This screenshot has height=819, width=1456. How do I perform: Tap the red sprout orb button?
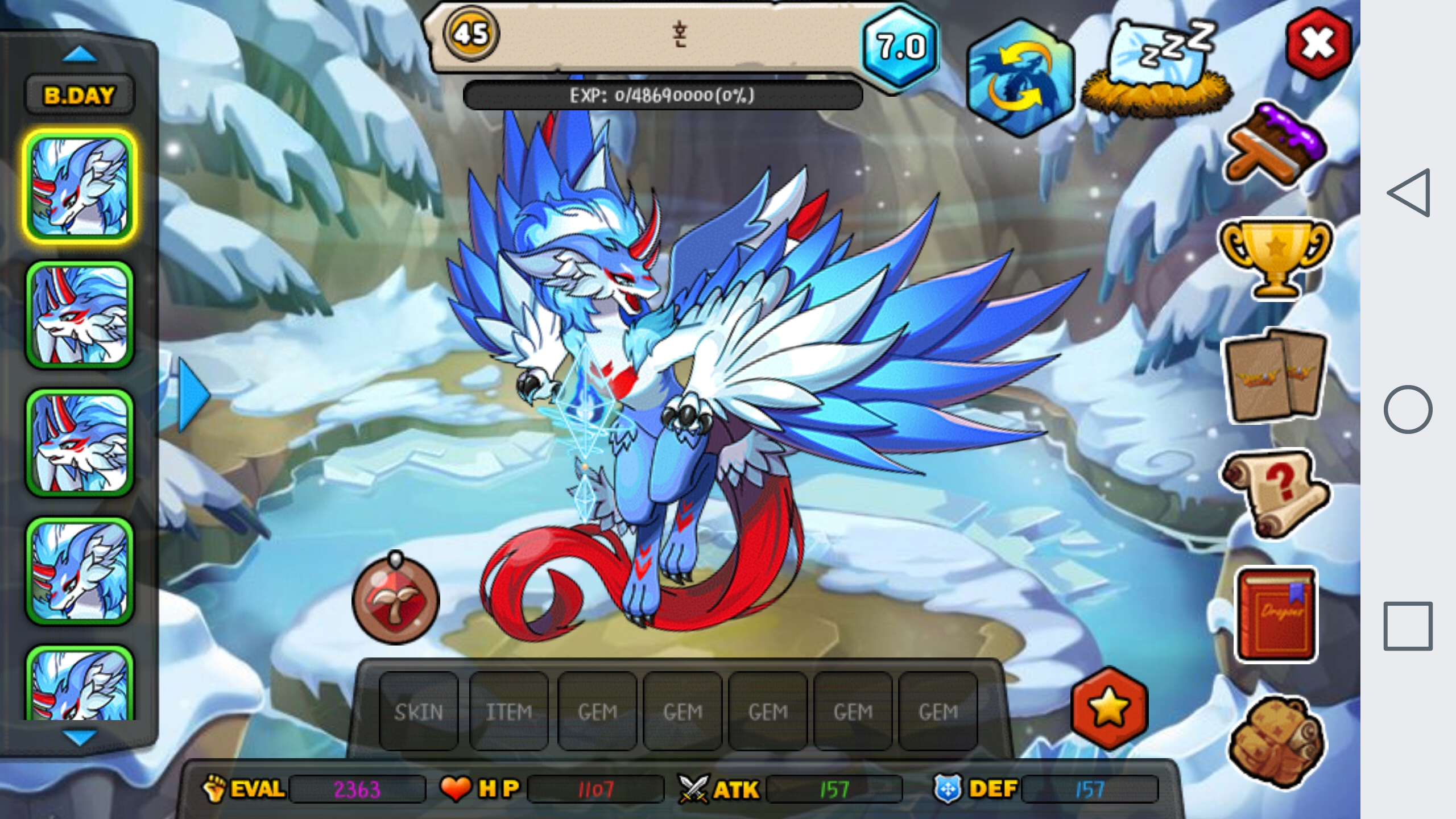click(x=396, y=599)
